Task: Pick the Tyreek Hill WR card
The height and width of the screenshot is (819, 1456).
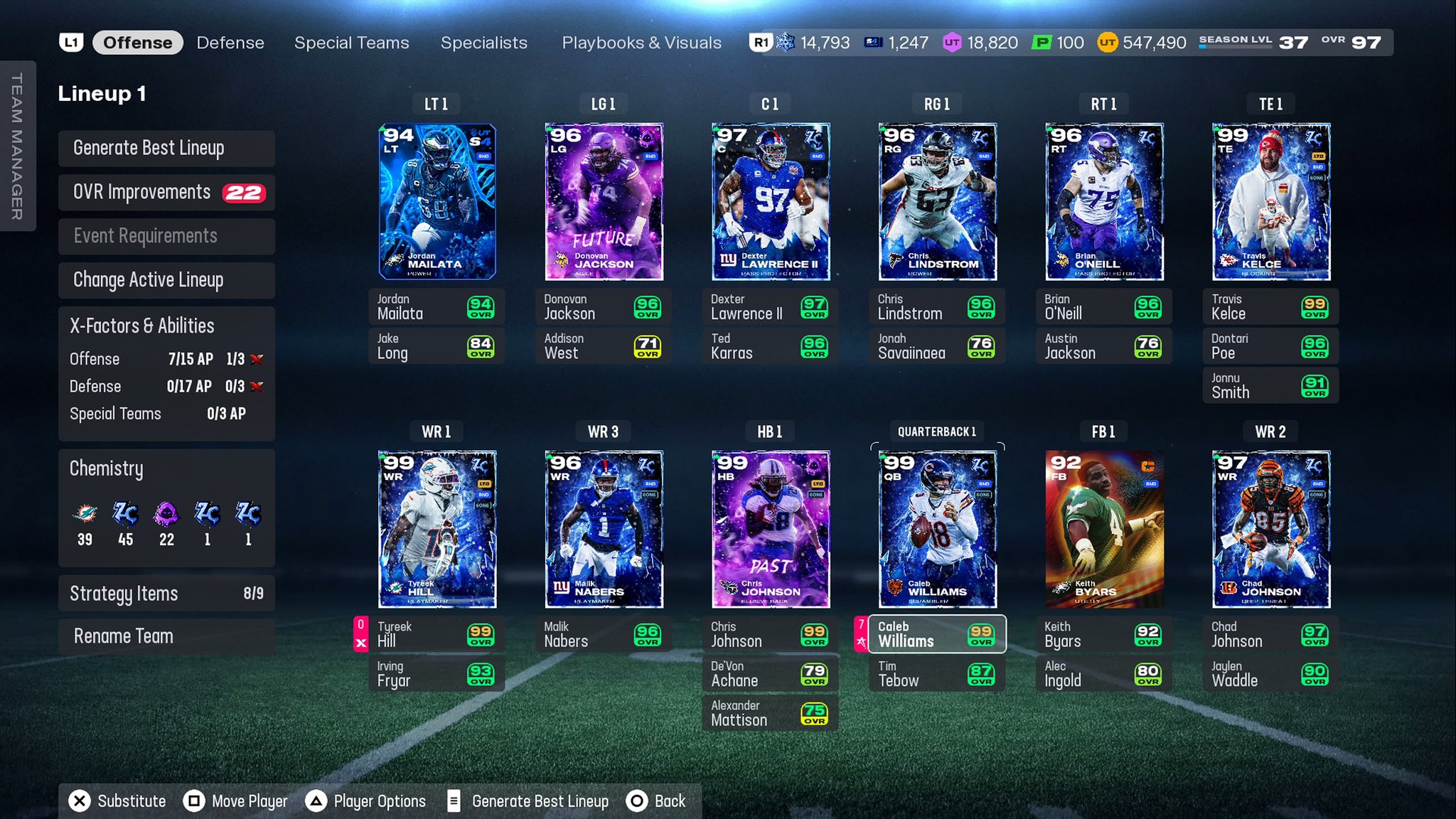Action: click(437, 529)
